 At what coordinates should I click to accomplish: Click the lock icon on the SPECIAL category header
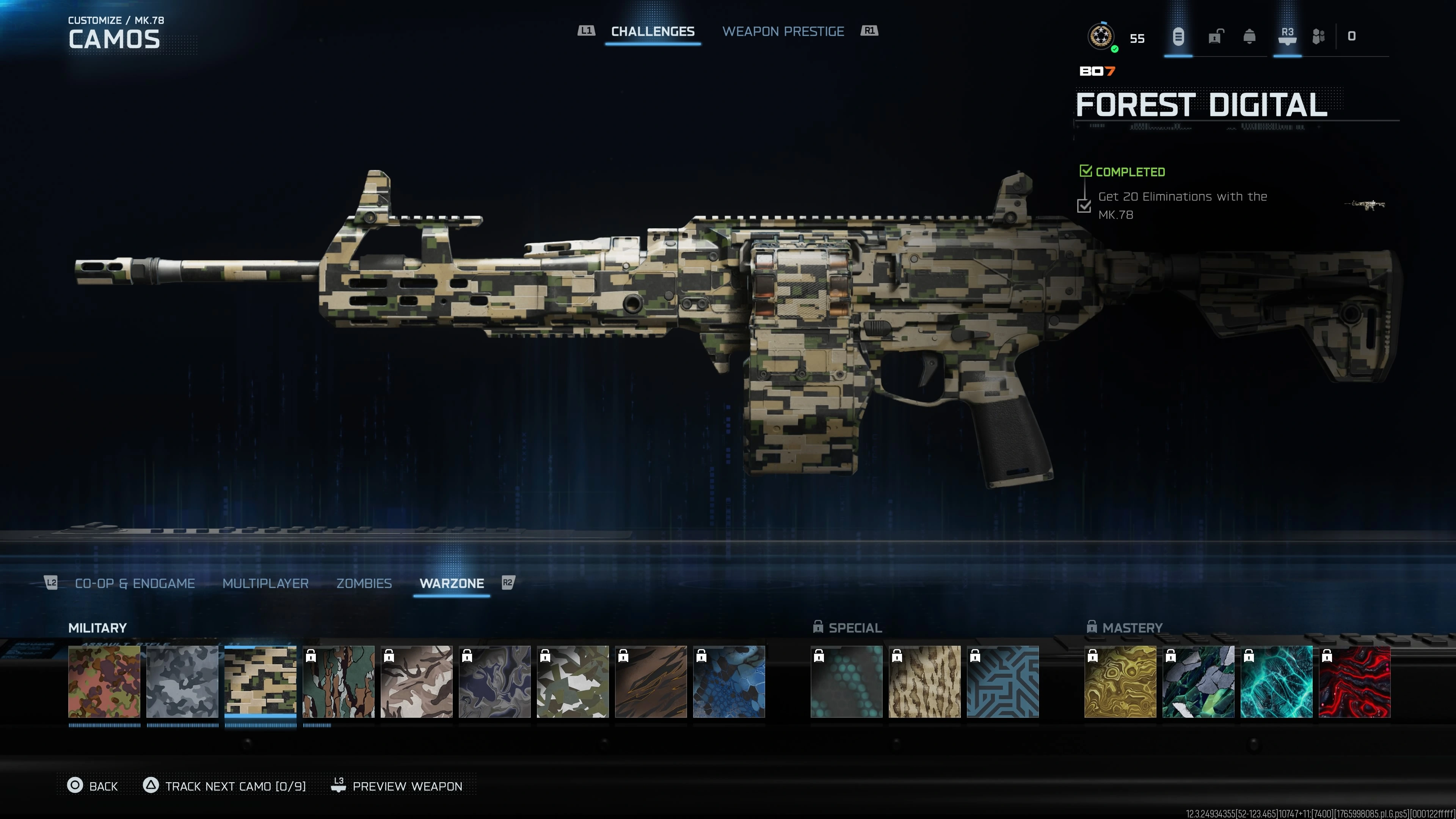point(819,627)
